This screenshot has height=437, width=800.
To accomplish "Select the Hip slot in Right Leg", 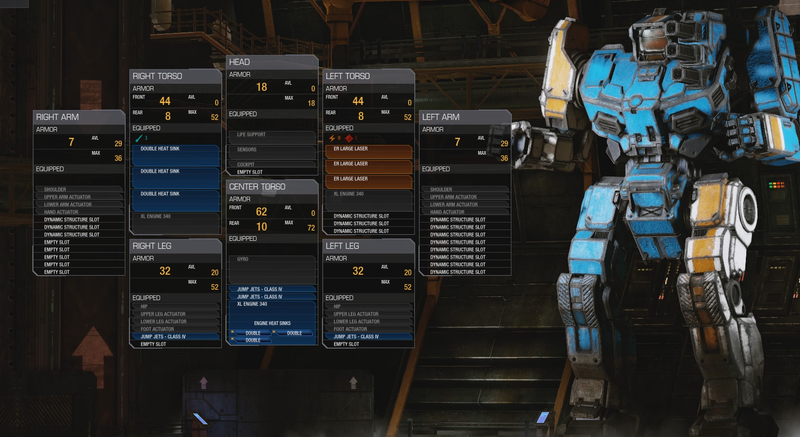I will 174,307.
